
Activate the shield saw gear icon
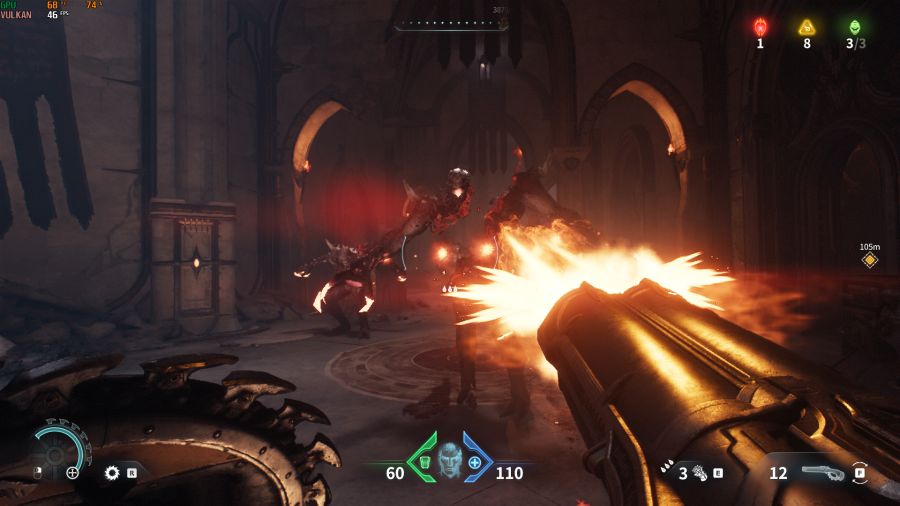[x=113, y=472]
